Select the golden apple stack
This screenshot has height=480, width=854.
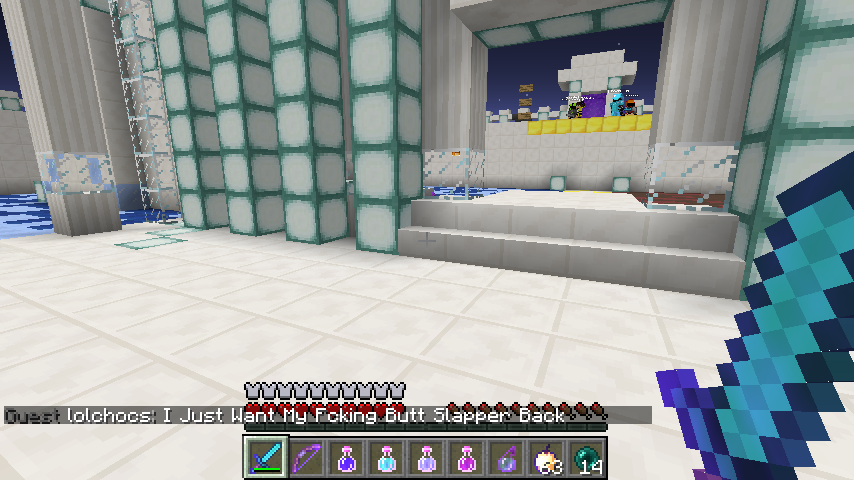point(547,458)
